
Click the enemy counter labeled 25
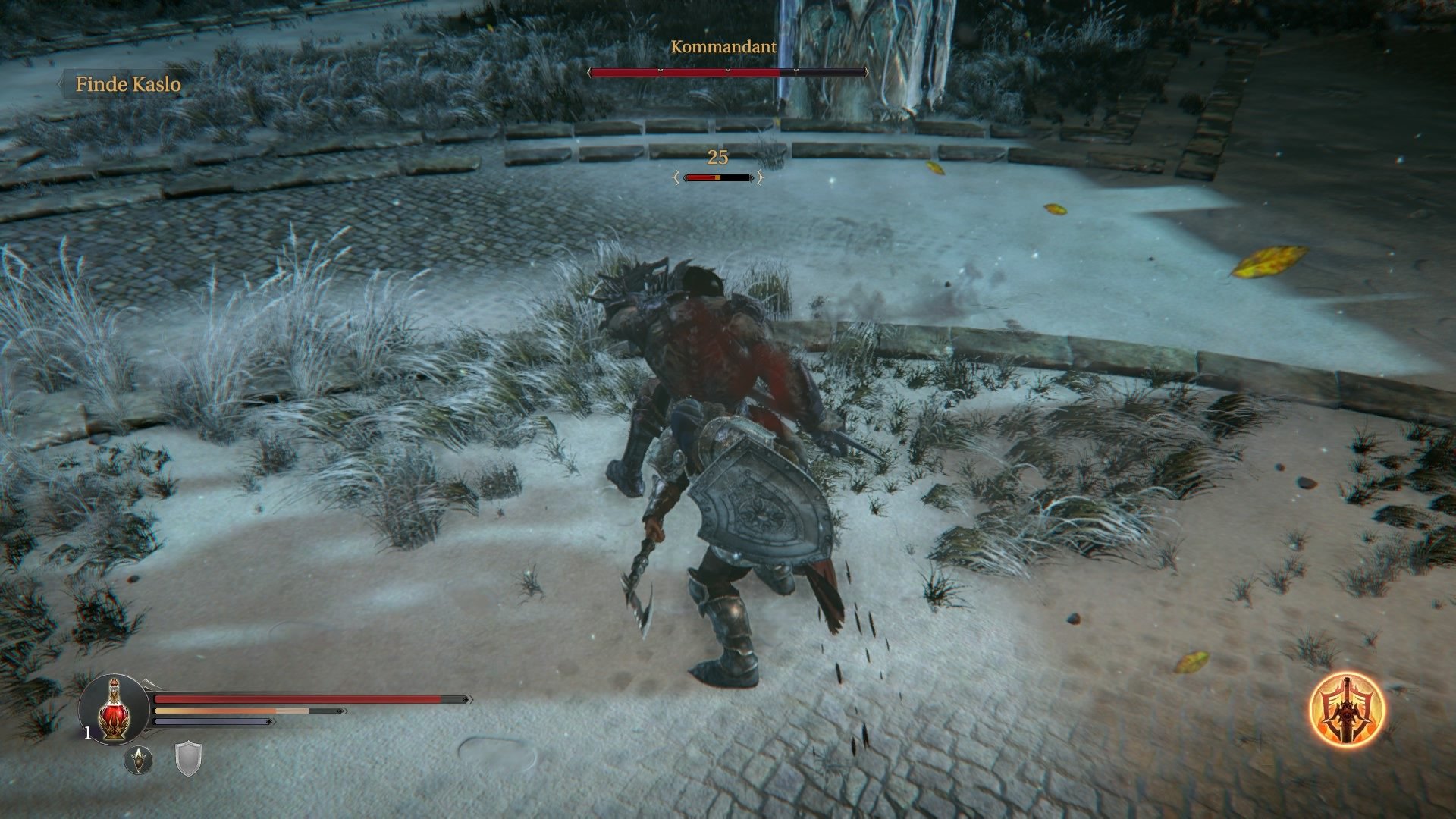[717, 157]
